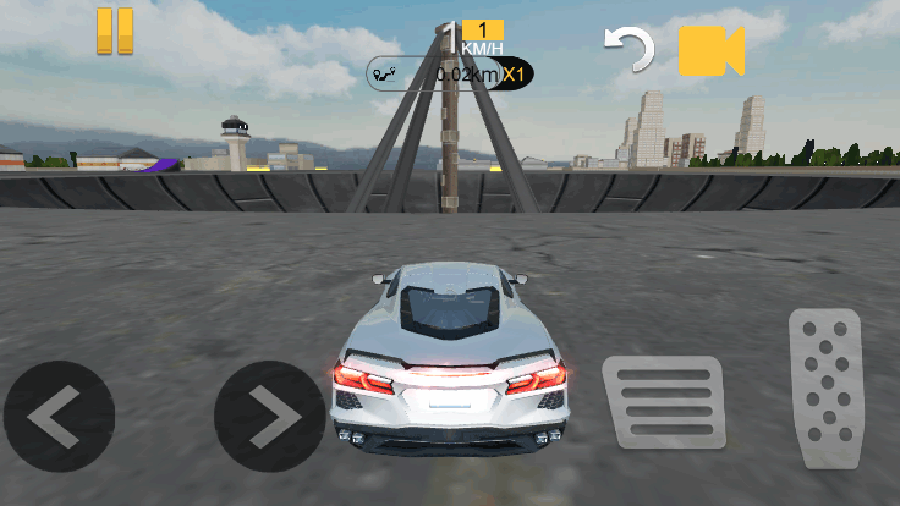Tap the brake pedal
Image resolution: width=900 pixels, height=506 pixels.
tap(663, 401)
